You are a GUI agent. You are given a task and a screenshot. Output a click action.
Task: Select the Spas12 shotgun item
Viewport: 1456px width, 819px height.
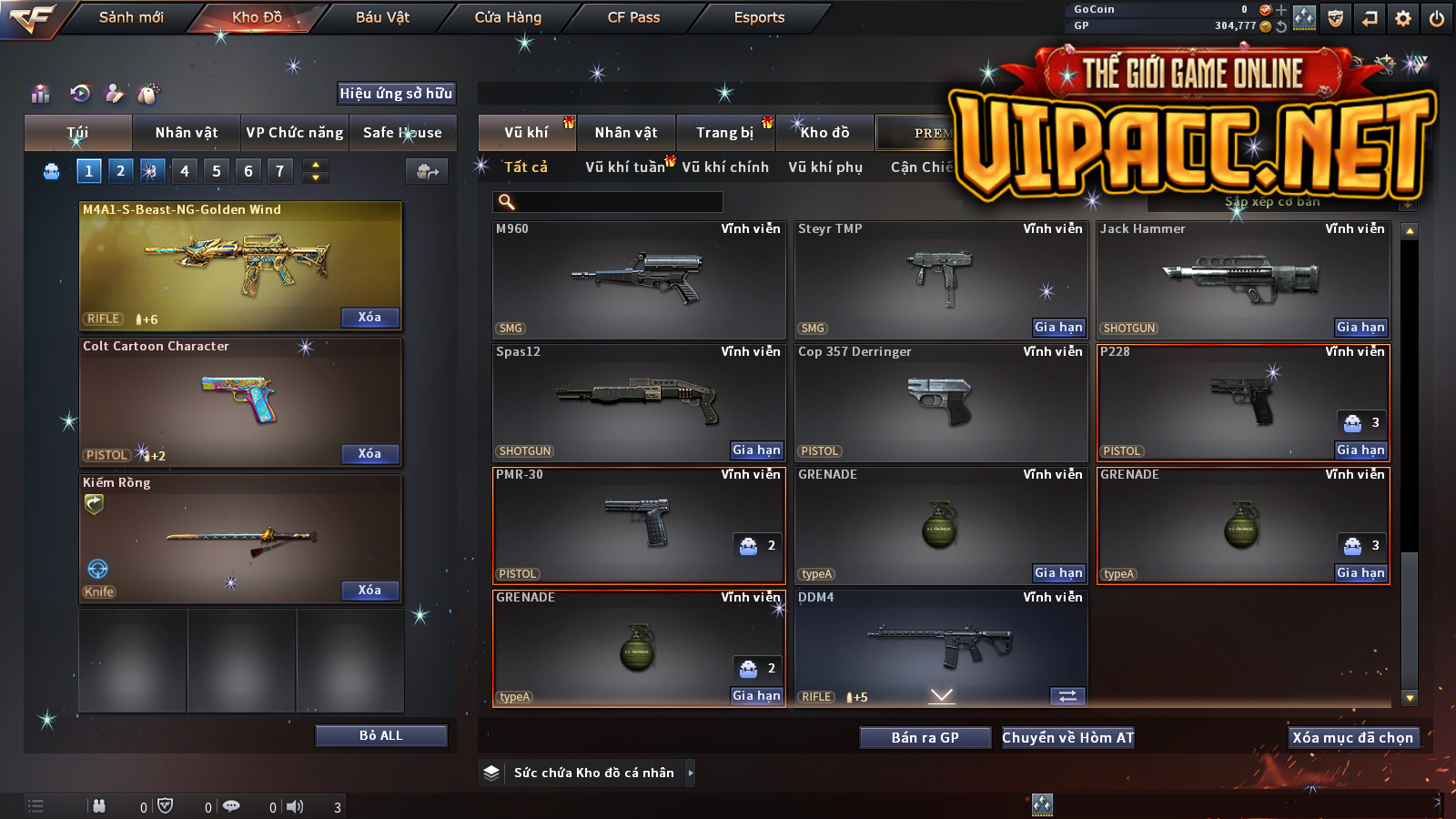click(638, 401)
